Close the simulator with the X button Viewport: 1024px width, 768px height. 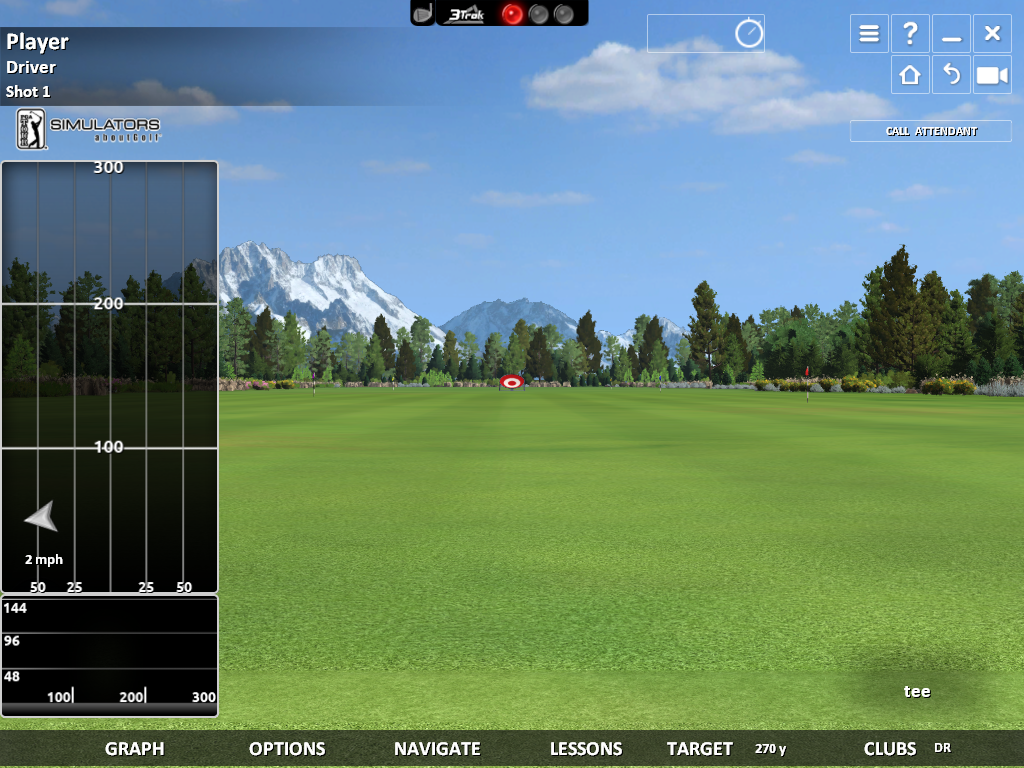(x=992, y=34)
